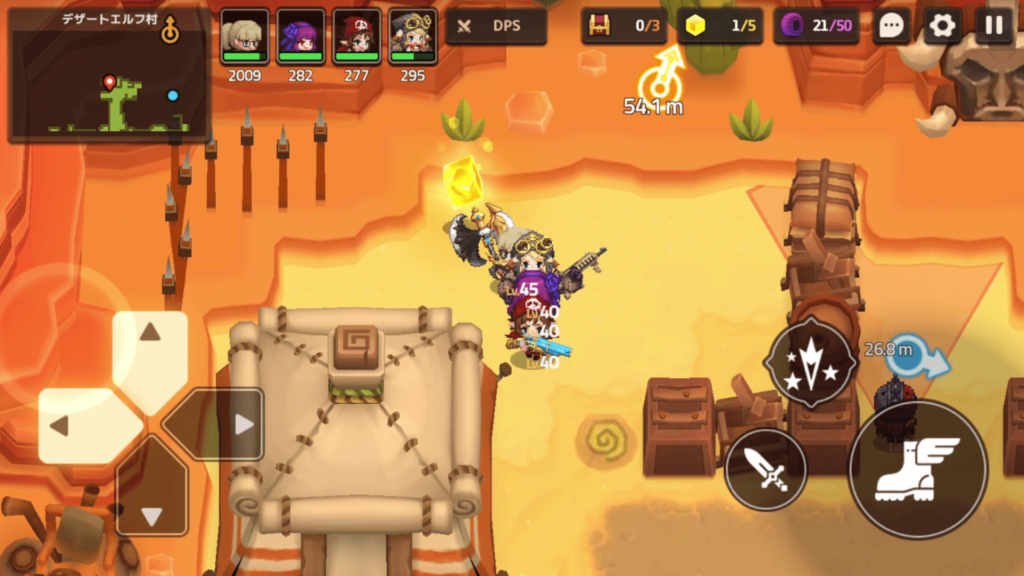Open the DPS meter
This screenshot has width=1024, height=576.
tap(496, 26)
